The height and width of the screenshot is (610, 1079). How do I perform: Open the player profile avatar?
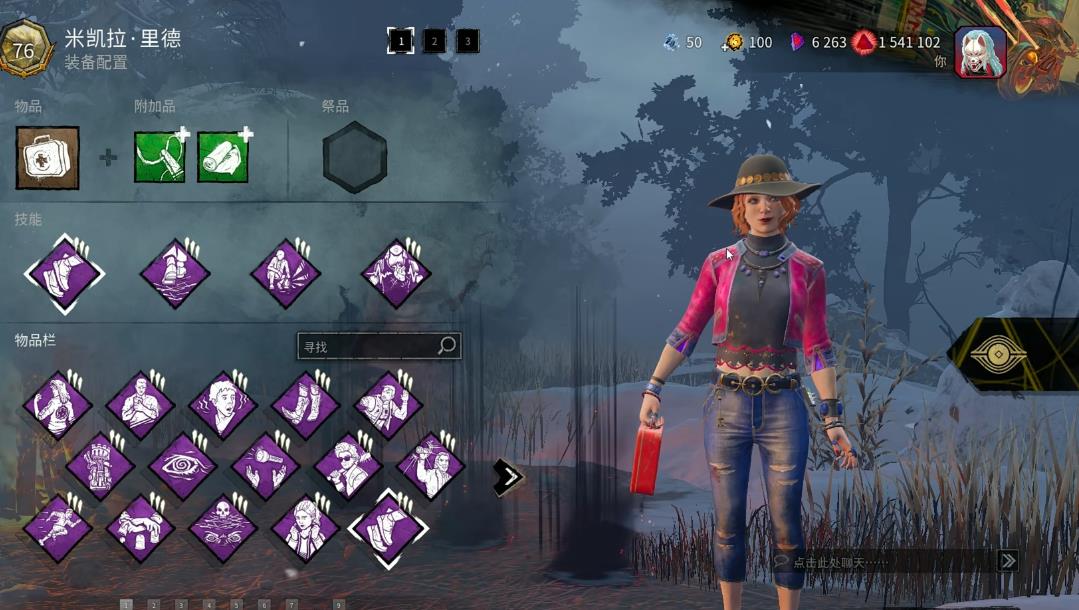(980, 50)
